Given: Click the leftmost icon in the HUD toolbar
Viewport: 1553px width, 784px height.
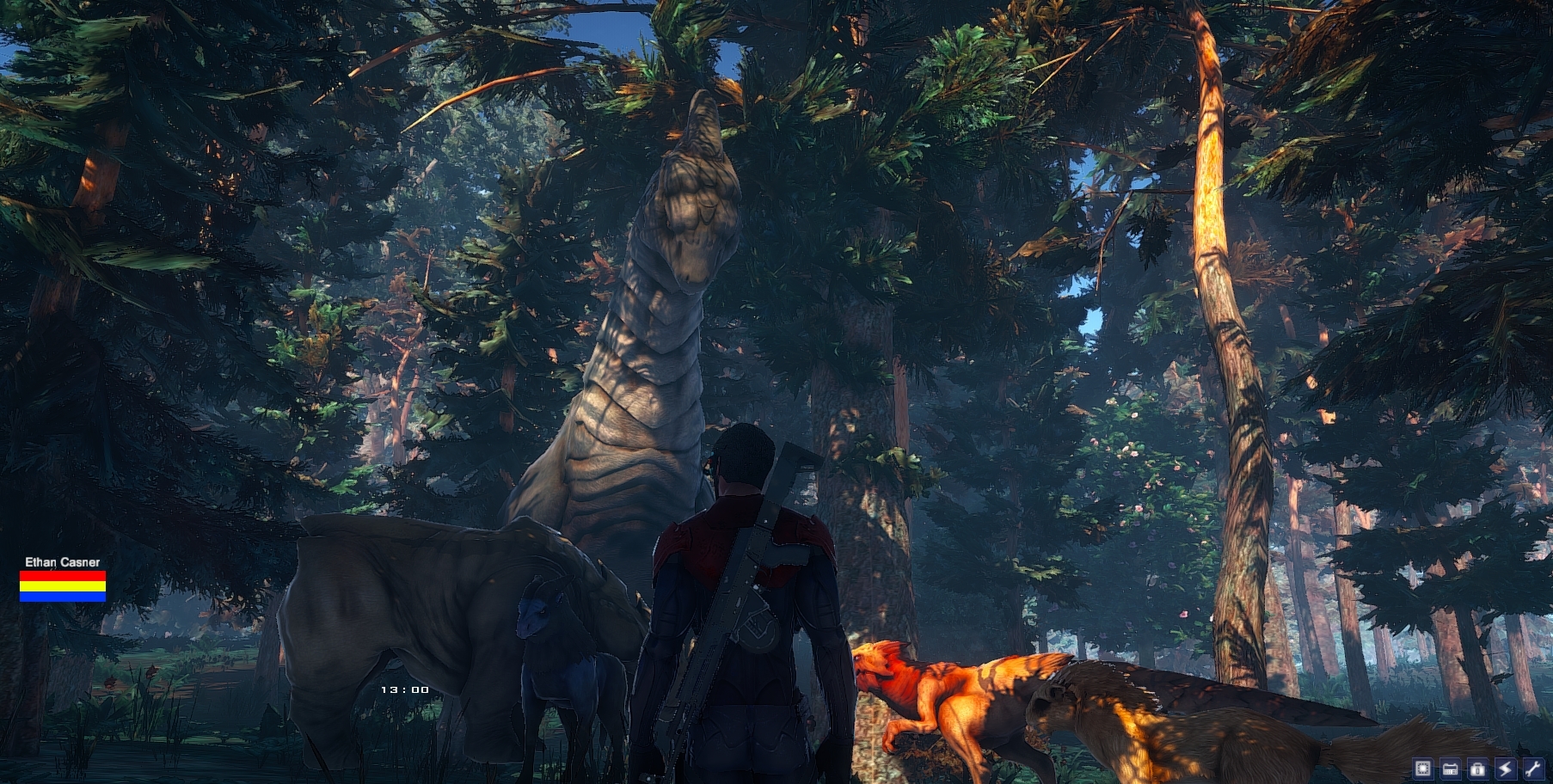Looking at the screenshot, I should pos(1423,769).
